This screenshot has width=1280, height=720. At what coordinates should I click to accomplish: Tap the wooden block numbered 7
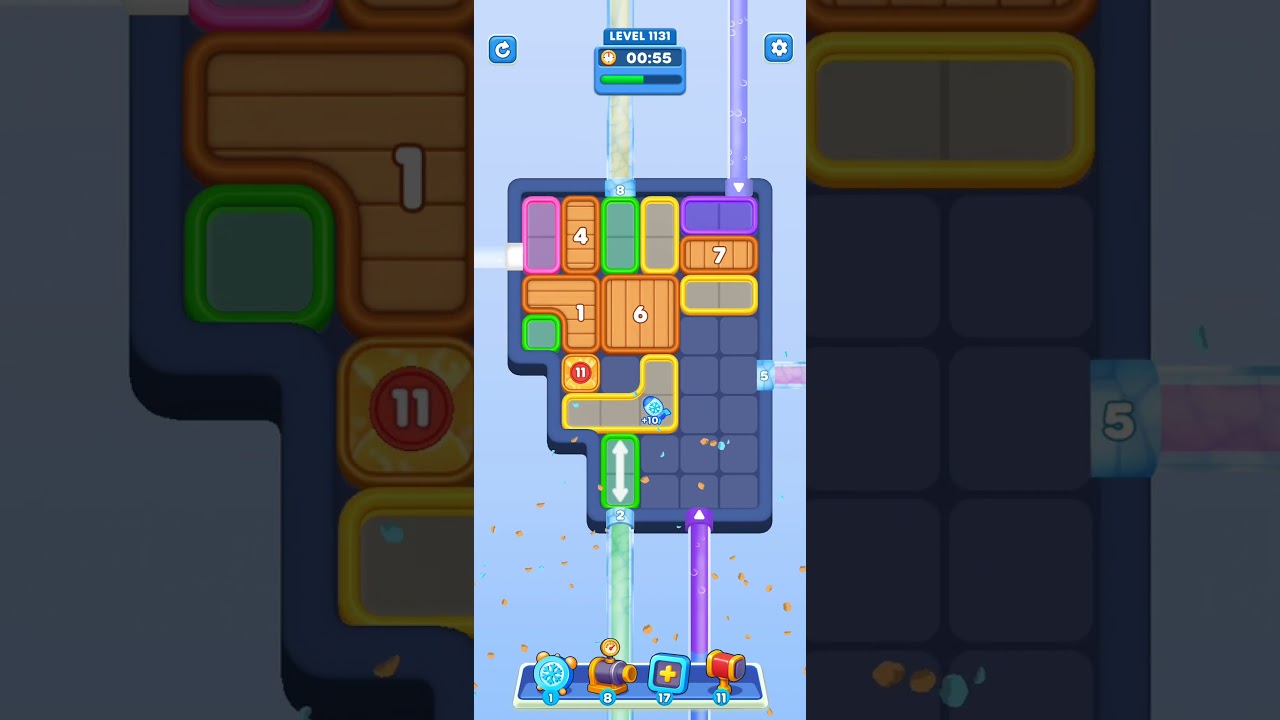[x=718, y=256]
